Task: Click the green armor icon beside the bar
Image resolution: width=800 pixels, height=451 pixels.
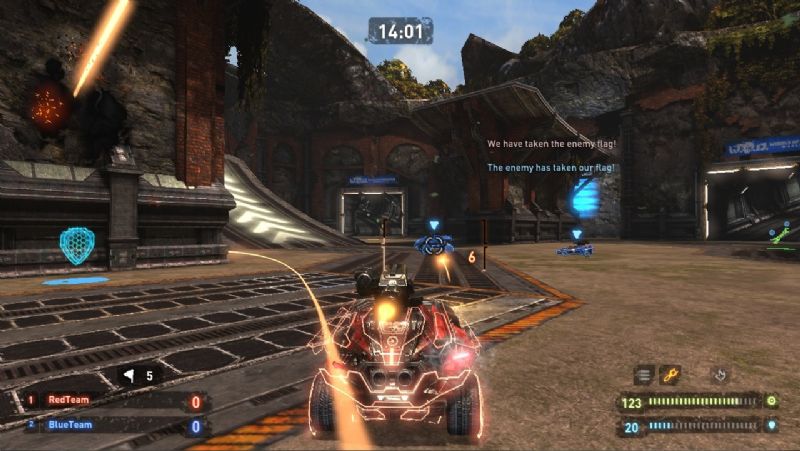Action: pyautogui.click(x=772, y=401)
